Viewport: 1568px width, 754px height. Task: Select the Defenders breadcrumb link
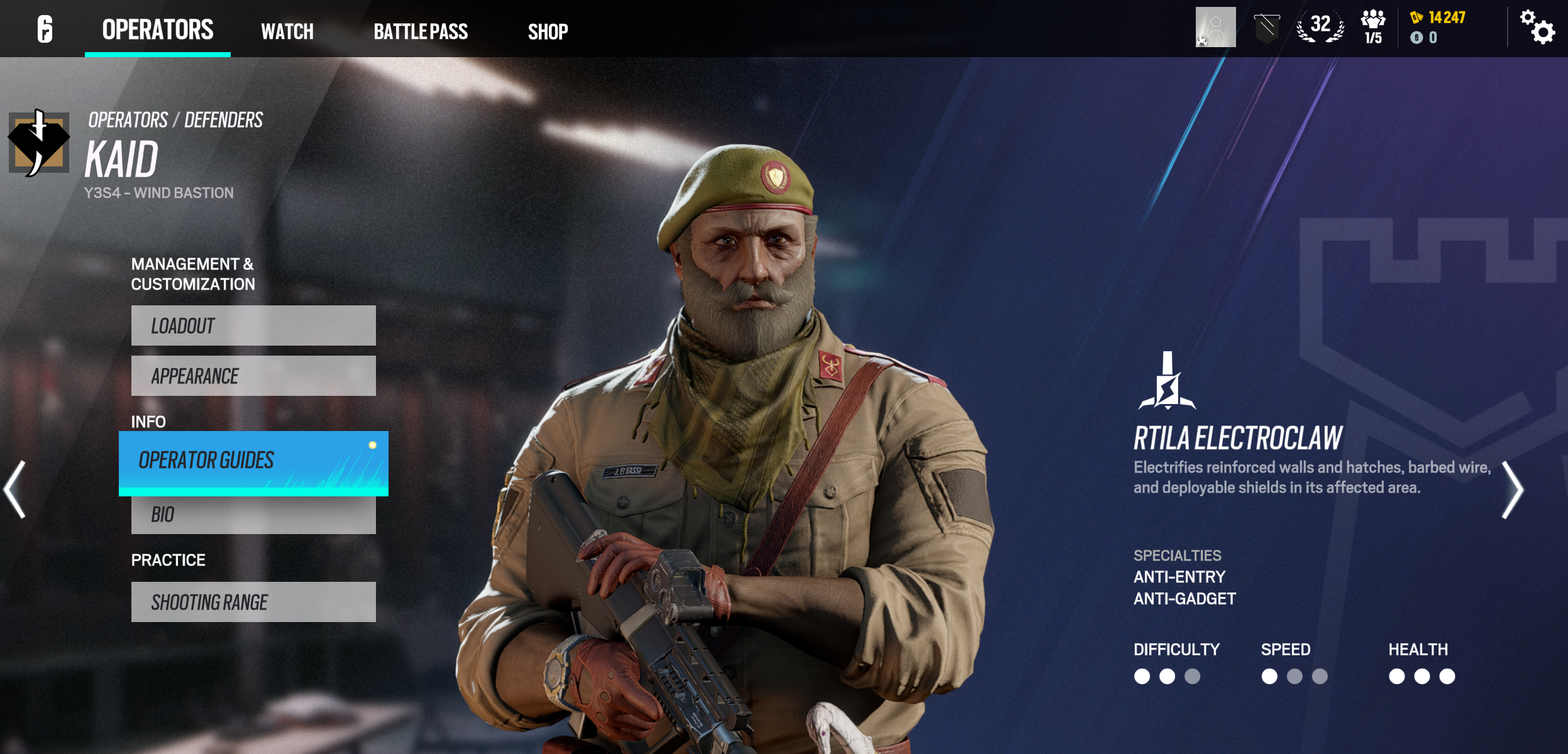[x=223, y=120]
